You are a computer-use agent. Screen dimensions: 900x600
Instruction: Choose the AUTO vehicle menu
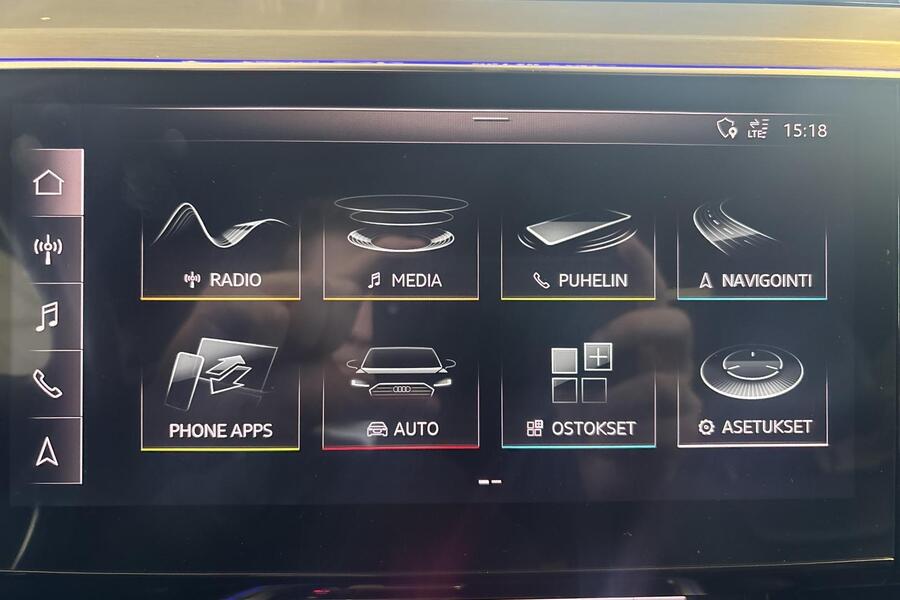tap(400, 395)
